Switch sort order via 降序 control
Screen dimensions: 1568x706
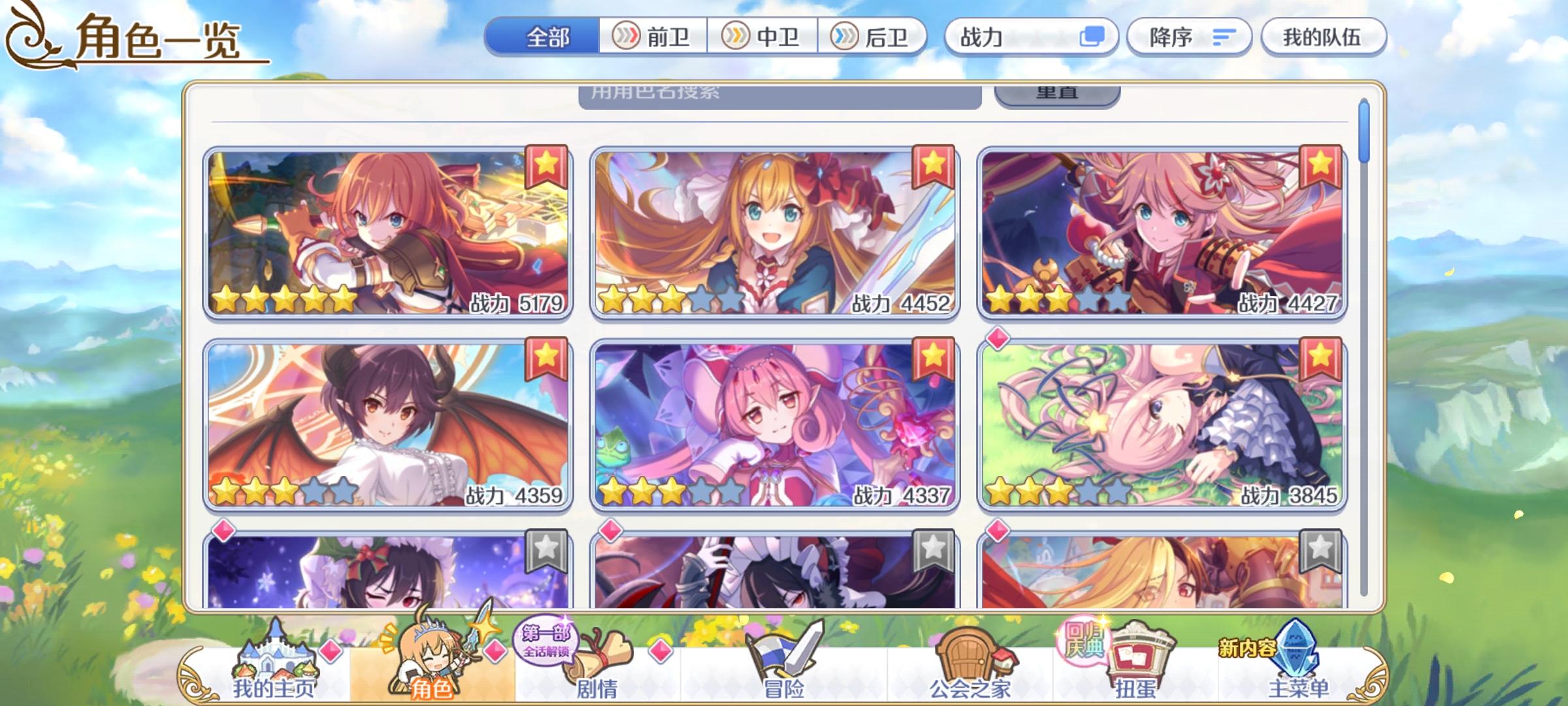click(1190, 38)
